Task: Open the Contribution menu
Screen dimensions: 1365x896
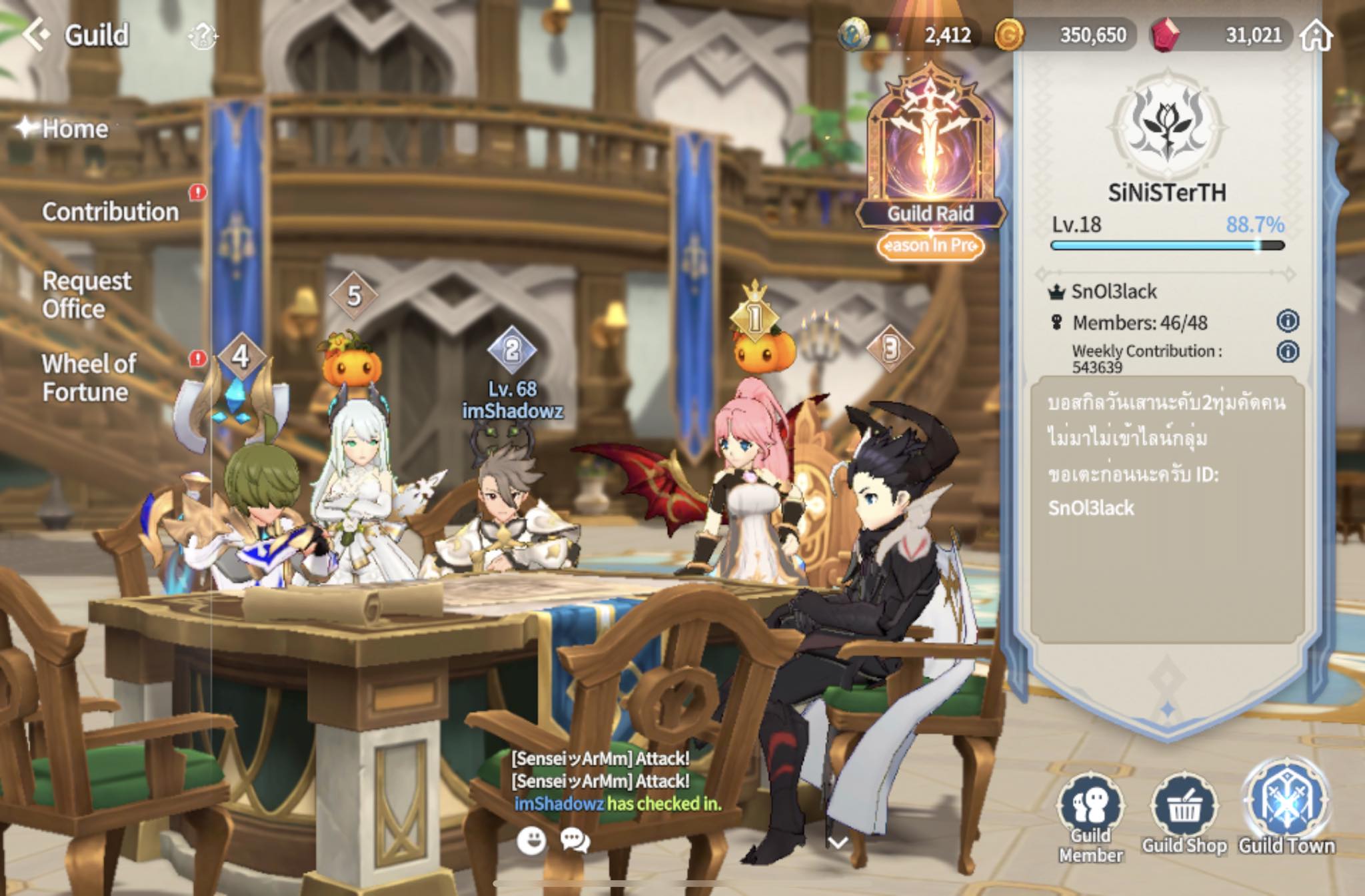Action: point(110,212)
